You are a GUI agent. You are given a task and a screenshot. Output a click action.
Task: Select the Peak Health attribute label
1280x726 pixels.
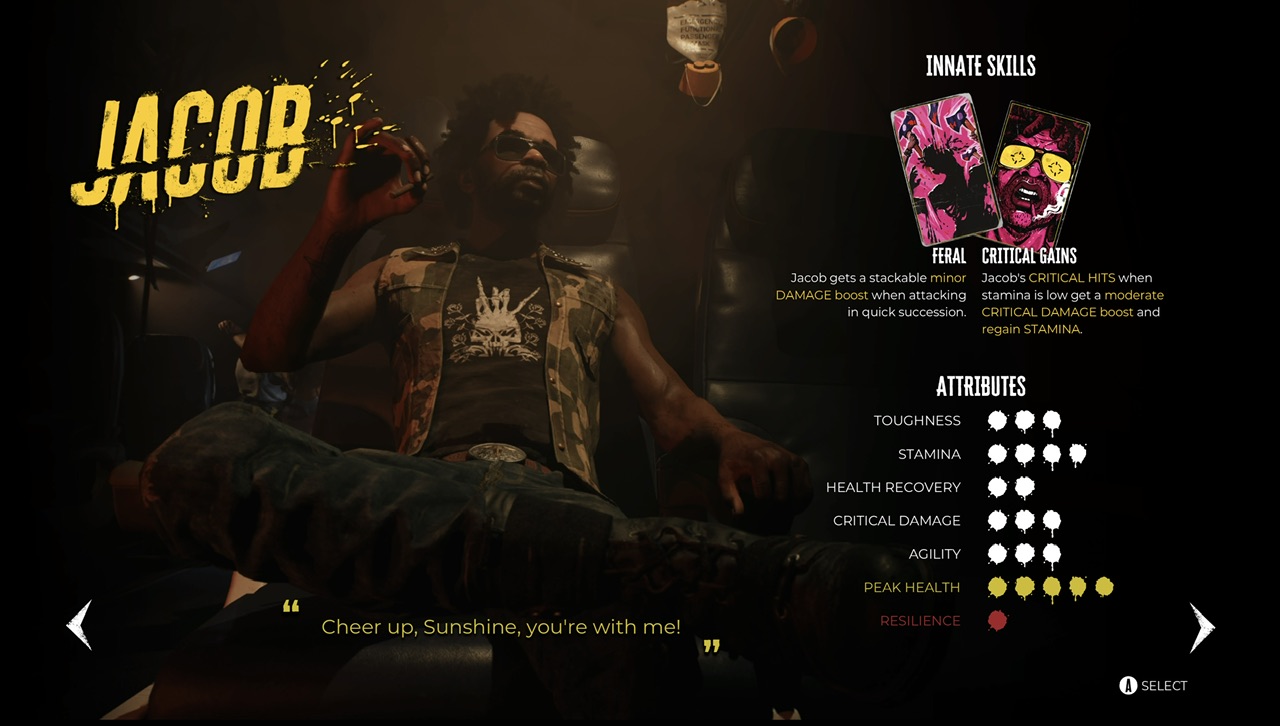(x=910, y=587)
